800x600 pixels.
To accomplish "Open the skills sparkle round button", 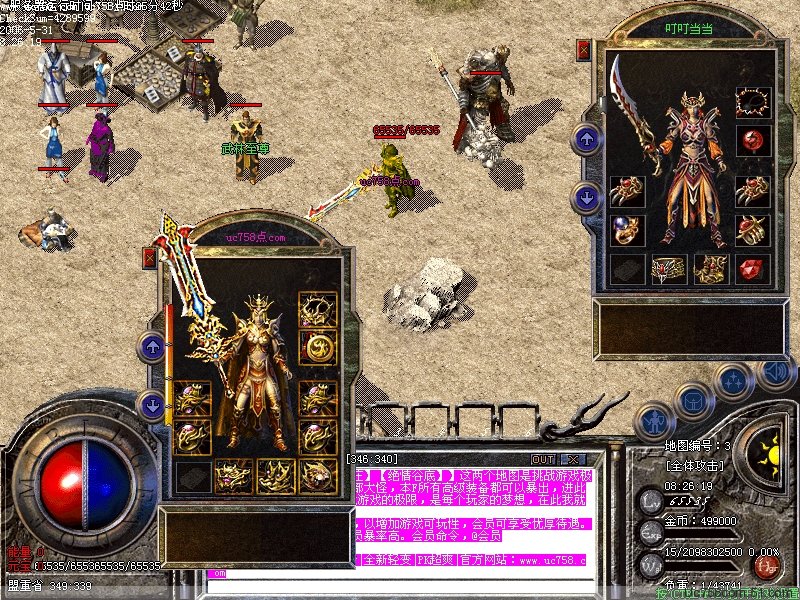I will pos(734,380).
